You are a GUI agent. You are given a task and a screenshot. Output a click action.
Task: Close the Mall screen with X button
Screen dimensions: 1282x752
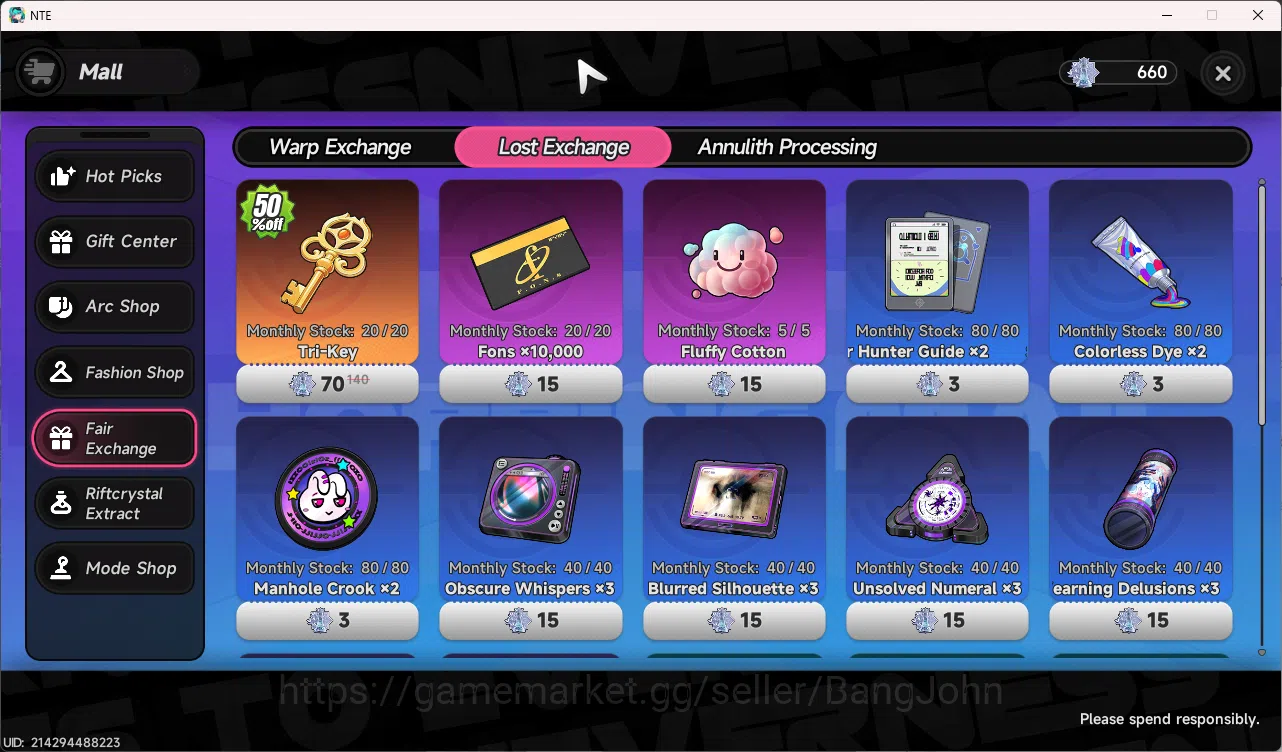[1222, 73]
